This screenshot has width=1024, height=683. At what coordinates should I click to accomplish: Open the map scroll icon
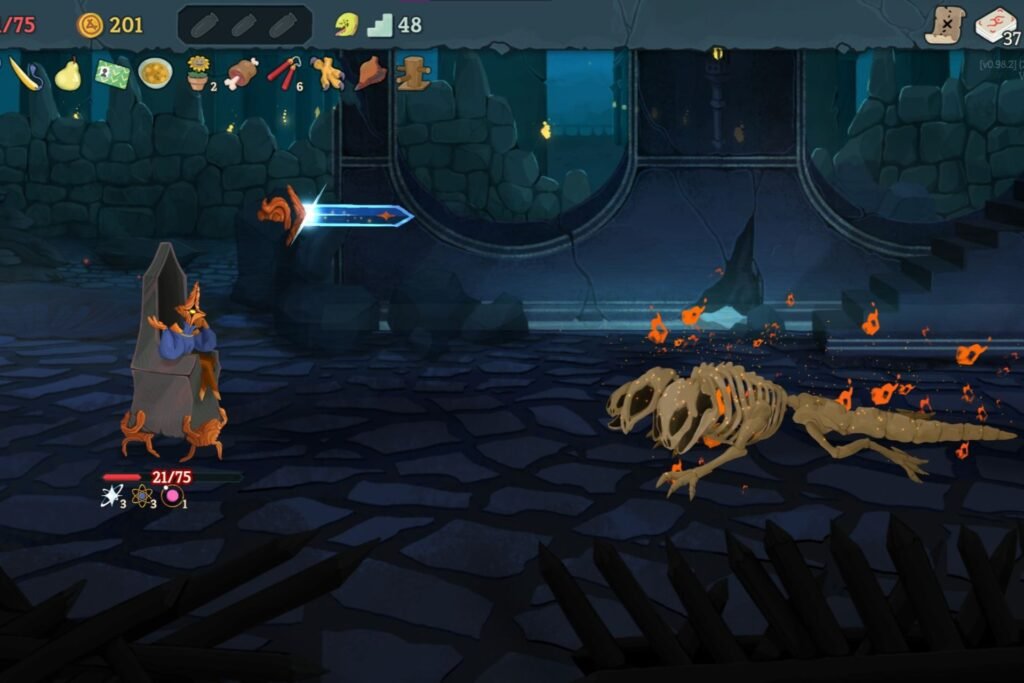(944, 25)
